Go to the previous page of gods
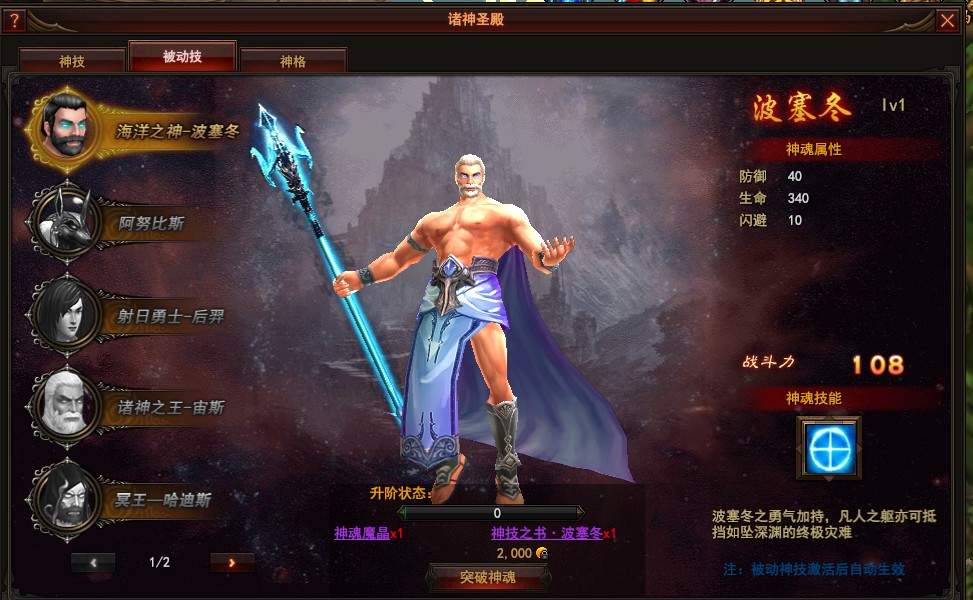This screenshot has height=600, width=973. coord(93,563)
